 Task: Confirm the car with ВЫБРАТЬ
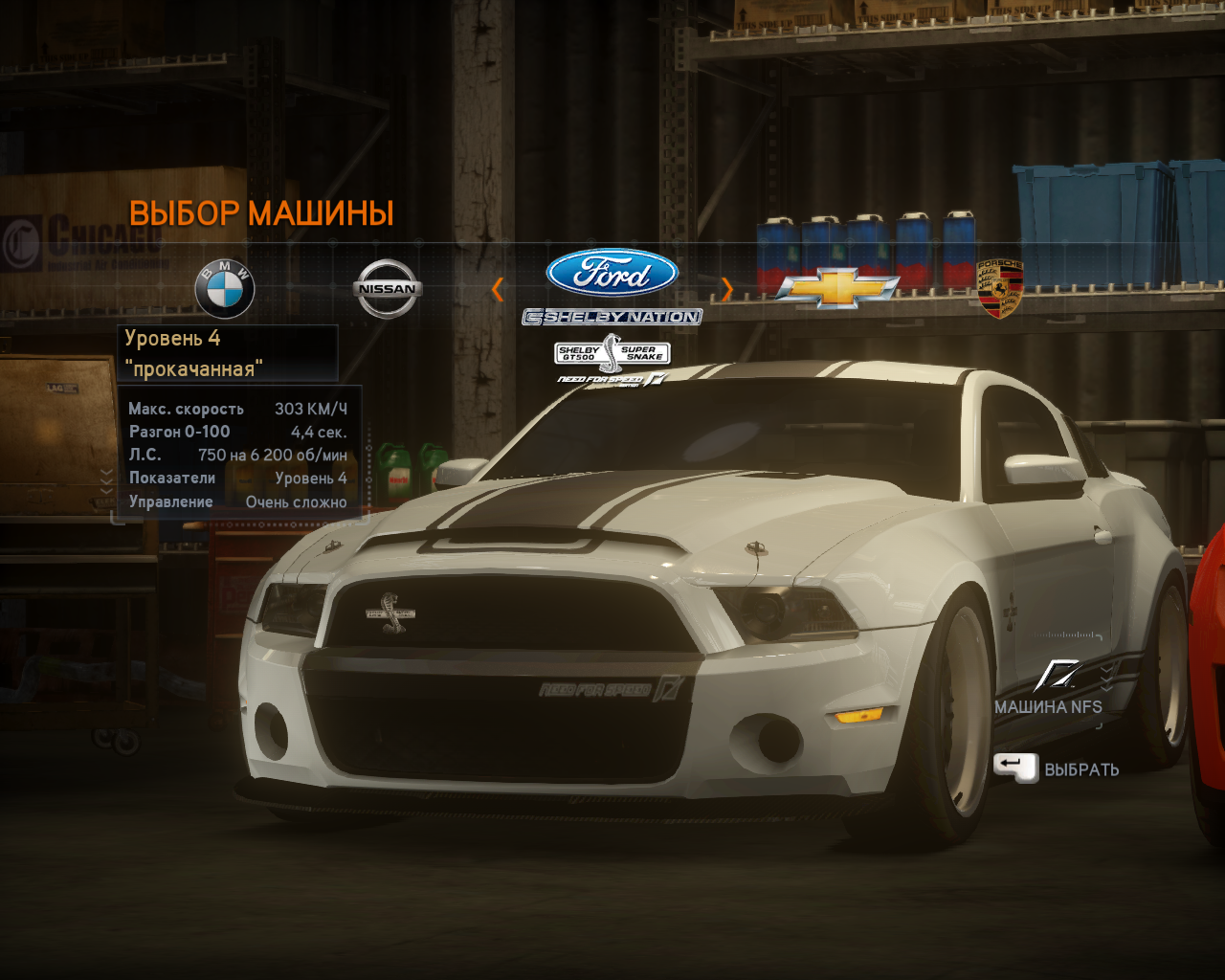coord(1058,768)
